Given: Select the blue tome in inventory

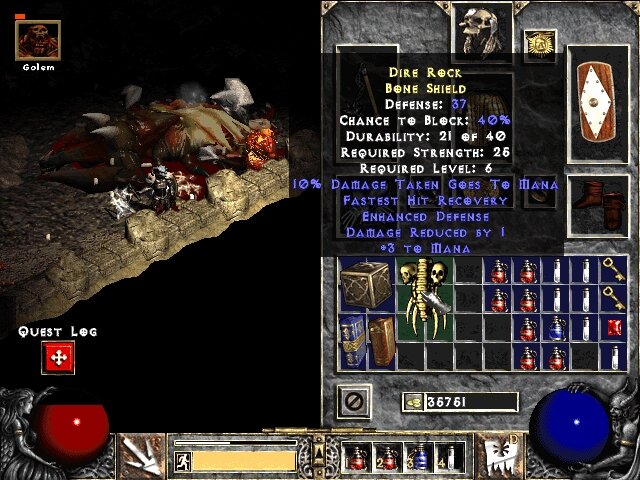Looking at the screenshot, I should pos(352,339).
